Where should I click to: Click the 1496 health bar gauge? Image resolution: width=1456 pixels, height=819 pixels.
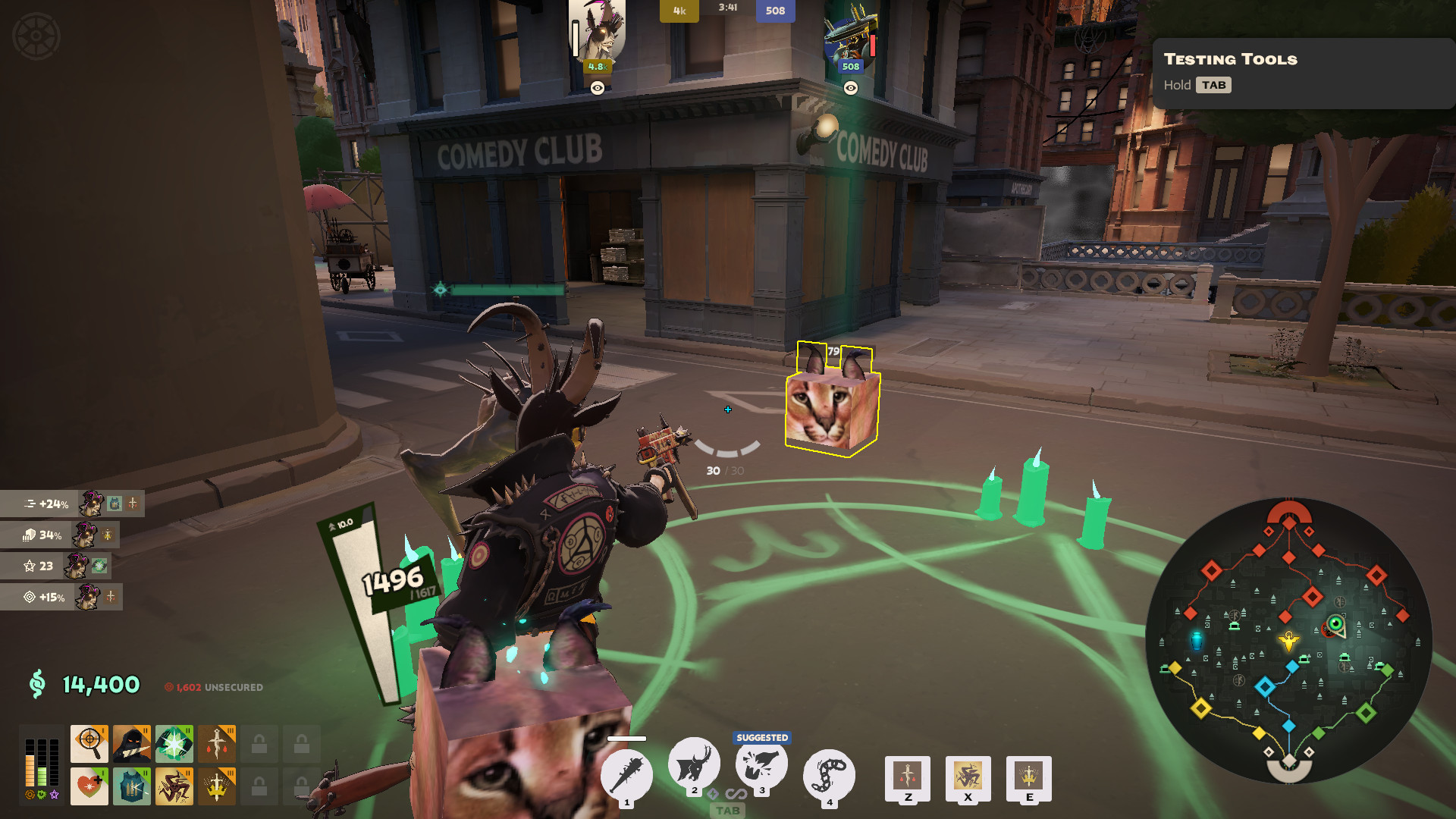[x=391, y=583]
